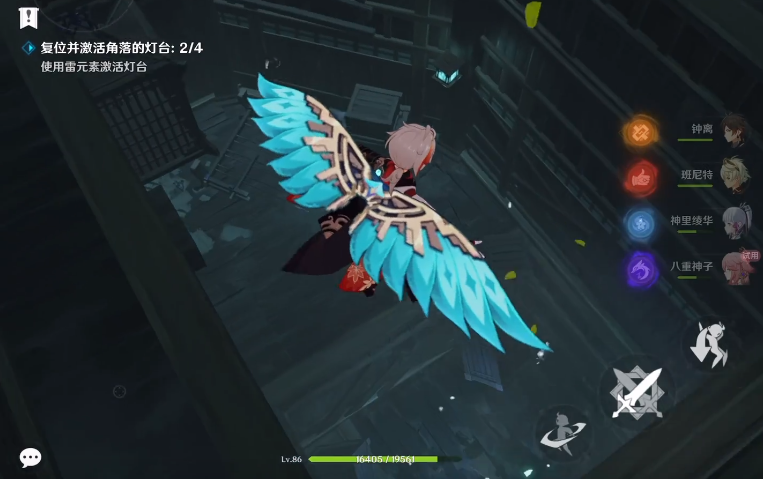This screenshot has width=763, height=479.
Task: Trigger 八重神子's purple electro burst icon
Action: click(640, 268)
